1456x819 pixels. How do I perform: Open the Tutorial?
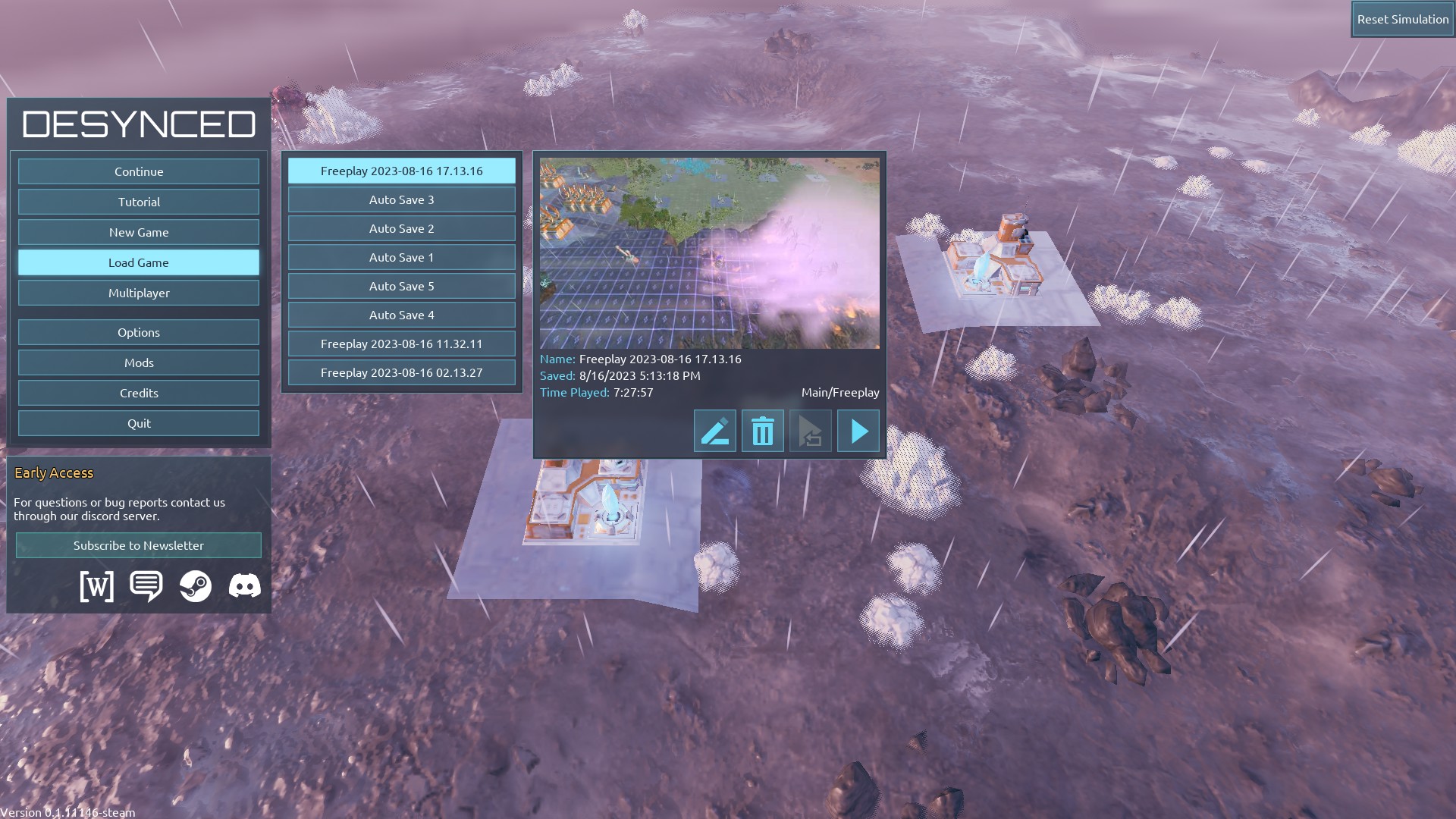pyautogui.click(x=139, y=202)
